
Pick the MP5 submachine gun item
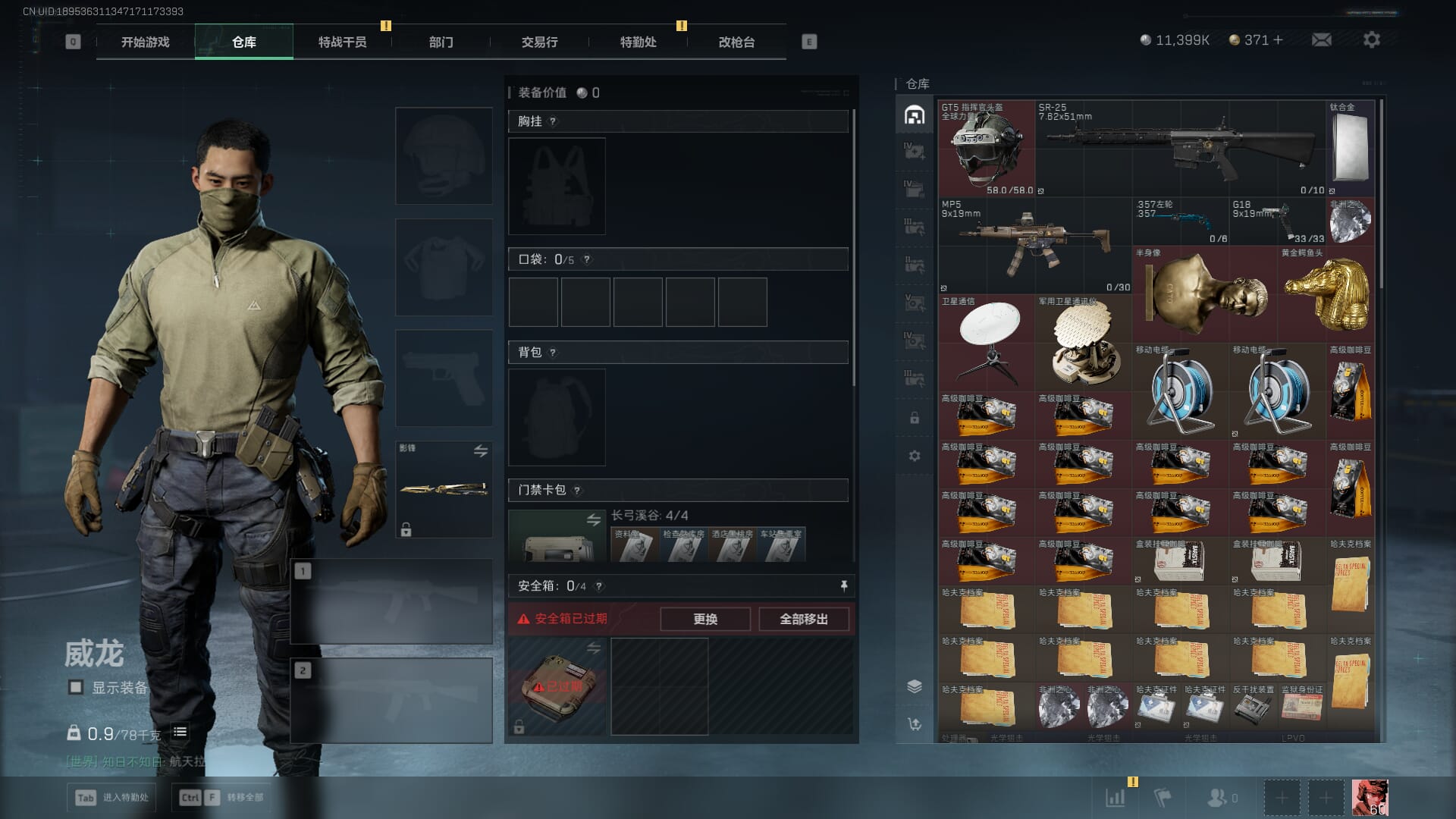point(1034,245)
